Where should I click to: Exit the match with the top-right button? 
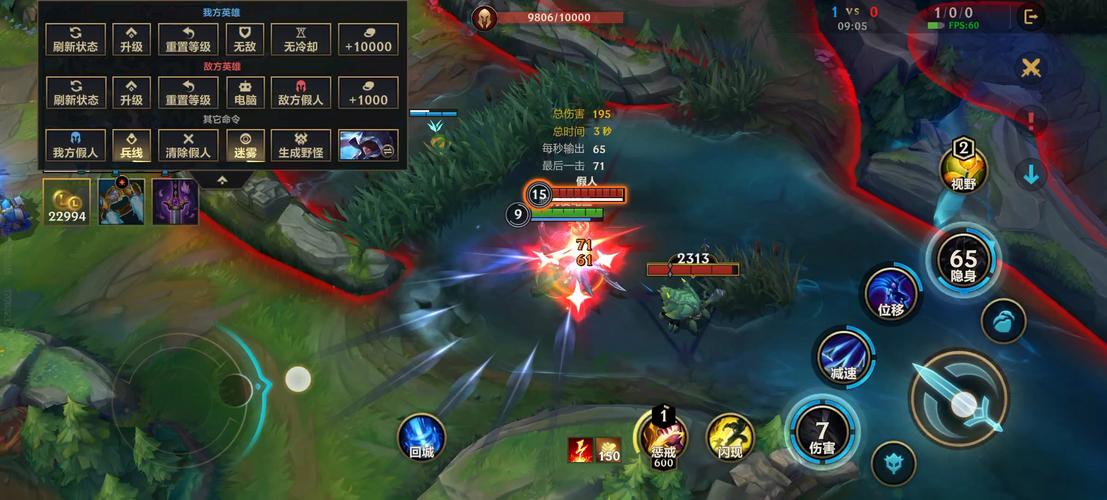[1031, 16]
